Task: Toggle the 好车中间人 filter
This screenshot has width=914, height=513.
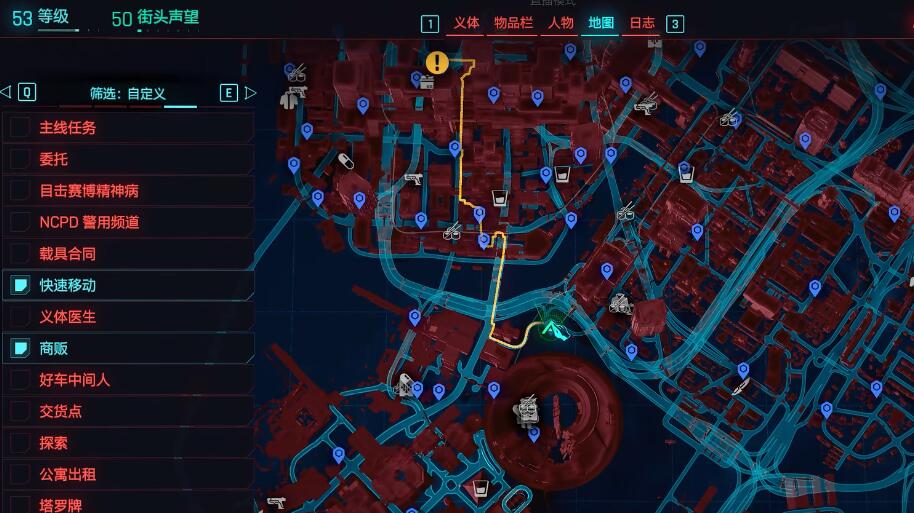Action: coord(20,380)
